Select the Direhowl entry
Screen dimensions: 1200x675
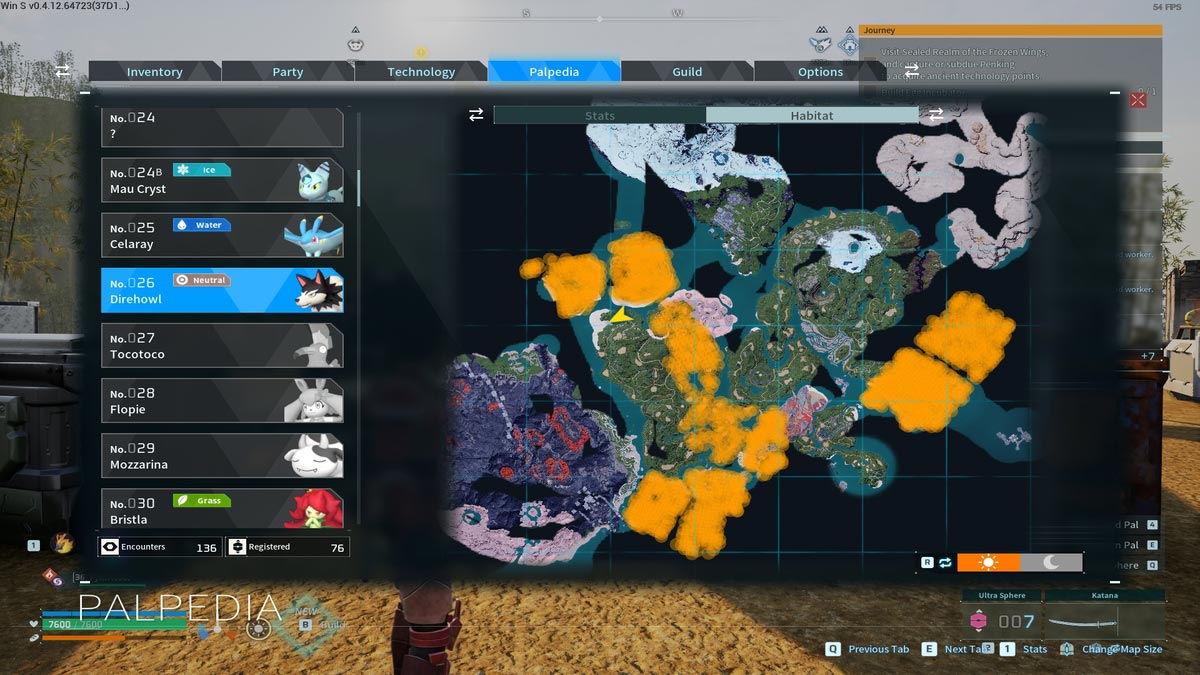pos(222,291)
